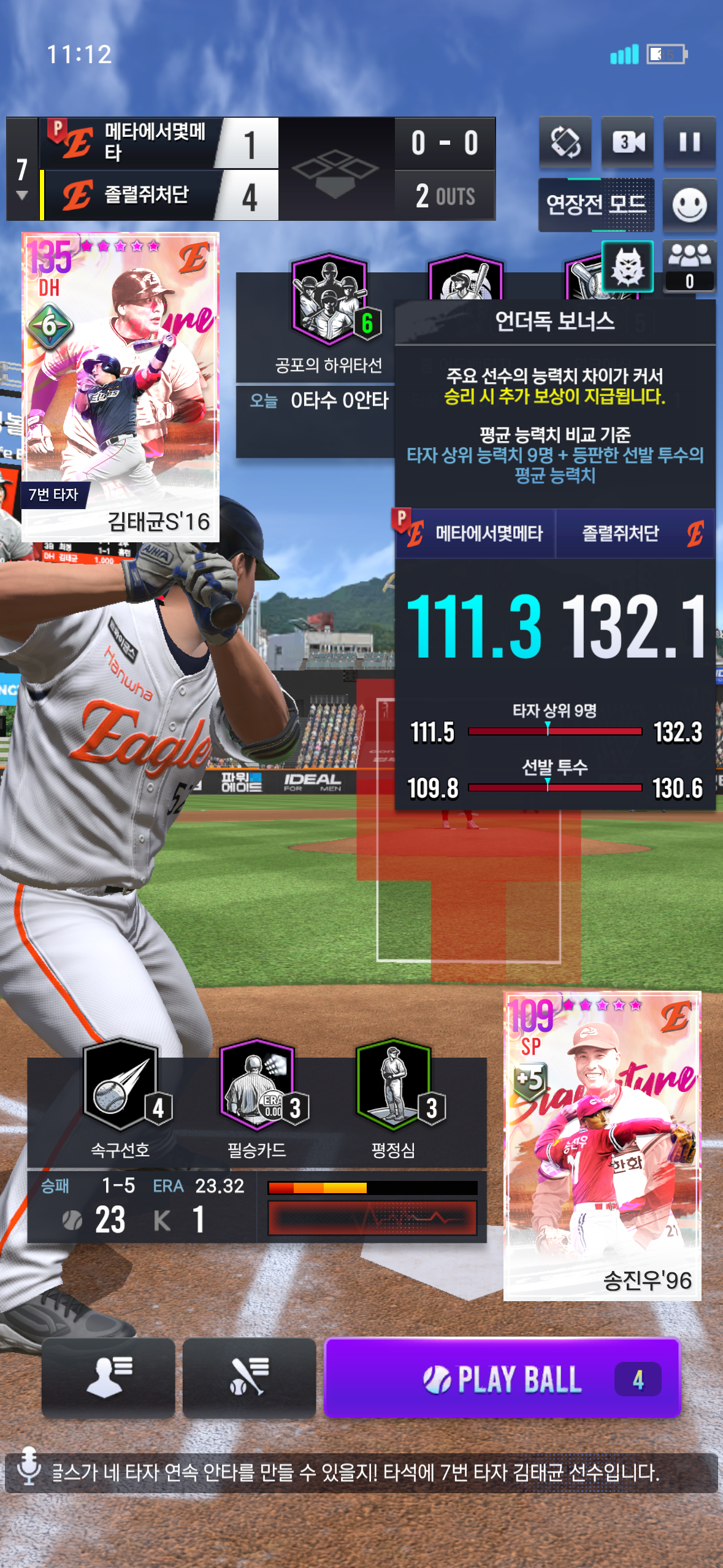Select the 필승카드 skill icon
Viewport: 723px width, 1568px height.
pyautogui.click(x=258, y=1086)
